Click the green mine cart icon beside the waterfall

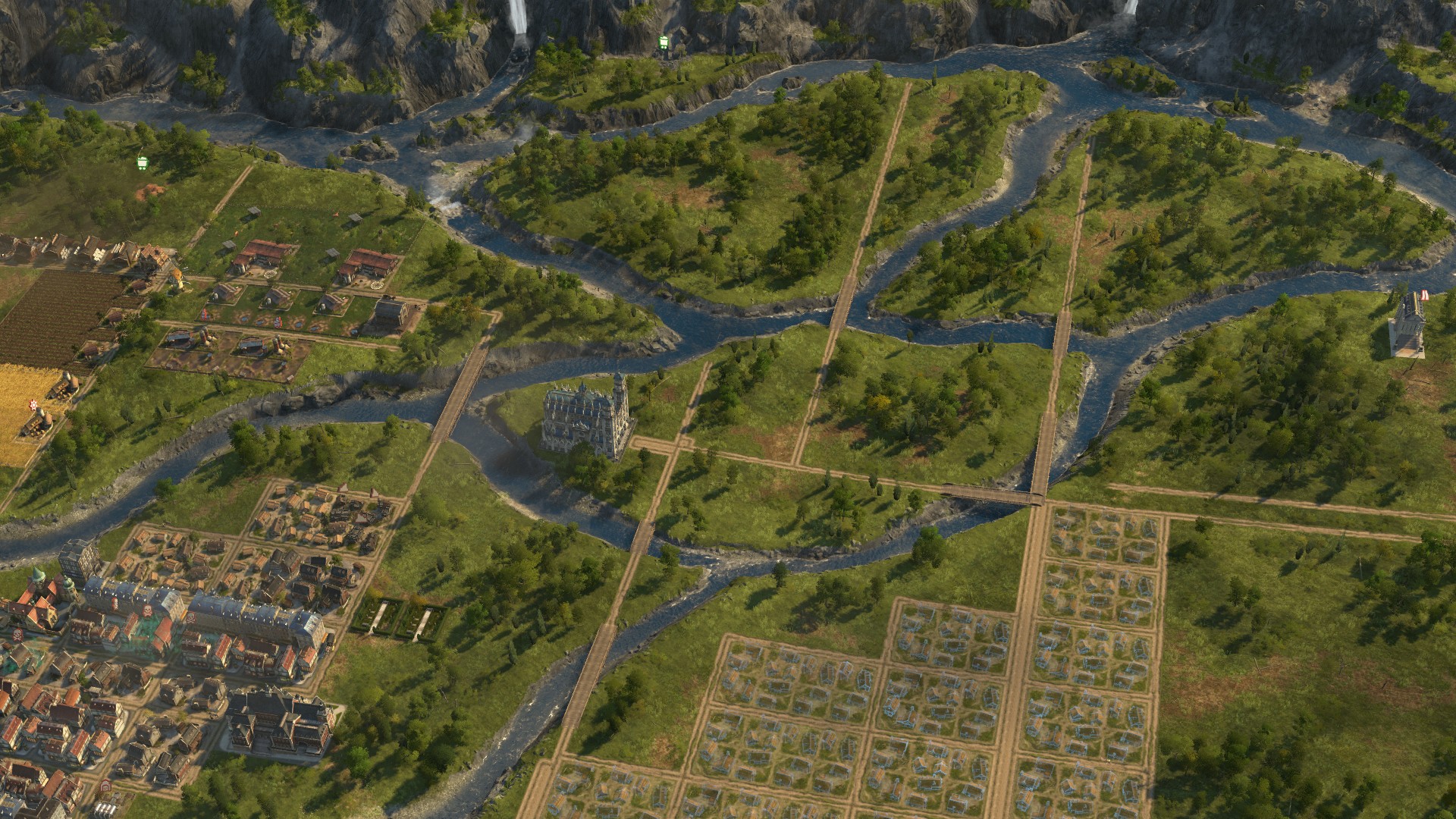[664, 43]
